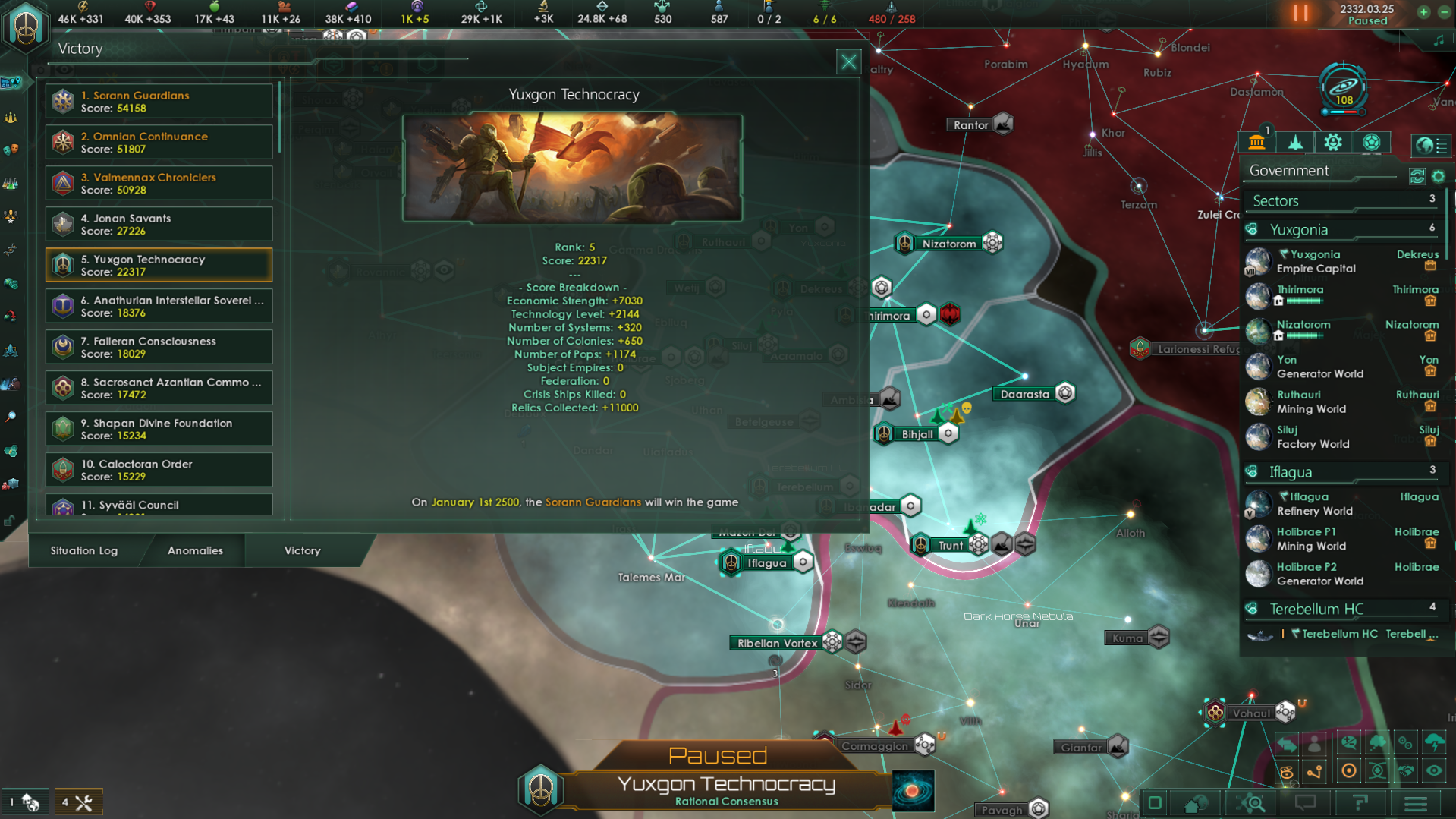The height and width of the screenshot is (819, 1456).
Task: Open Falleran Consciousness score breakdown
Action: pos(159,348)
